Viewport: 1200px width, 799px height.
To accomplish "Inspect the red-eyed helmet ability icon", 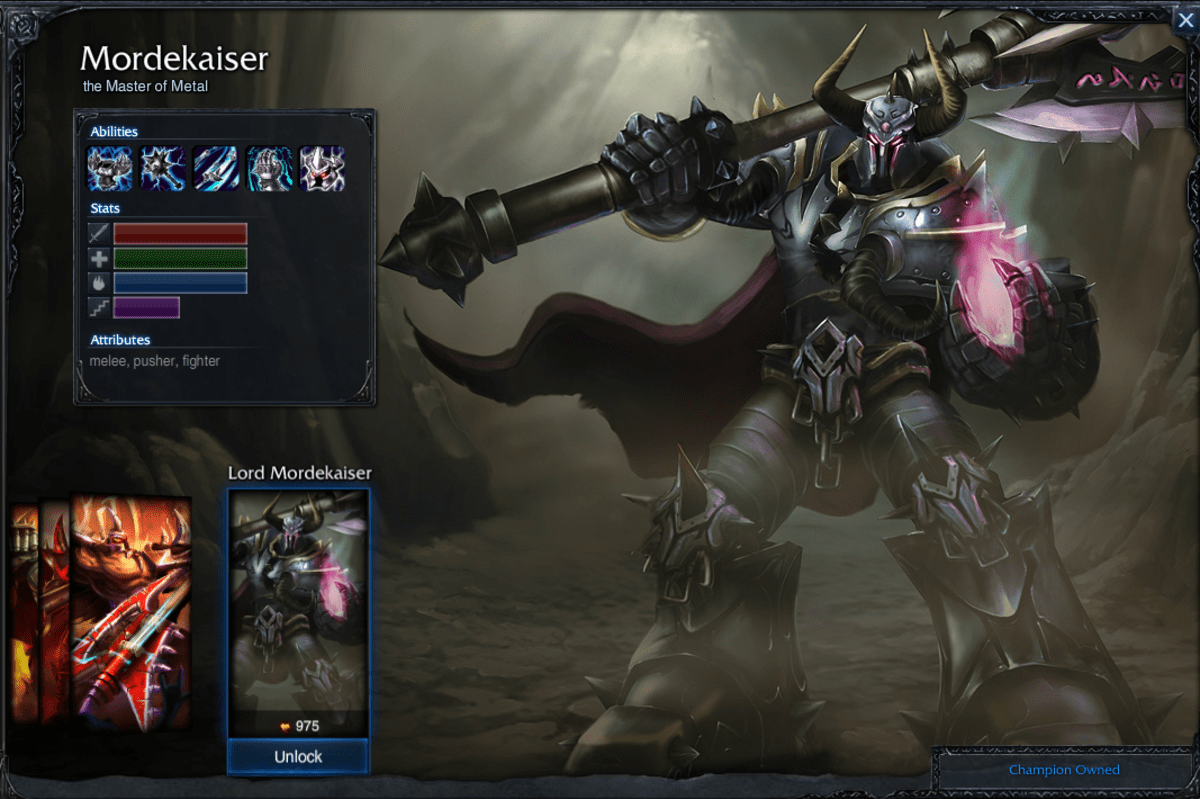I will pos(322,168).
